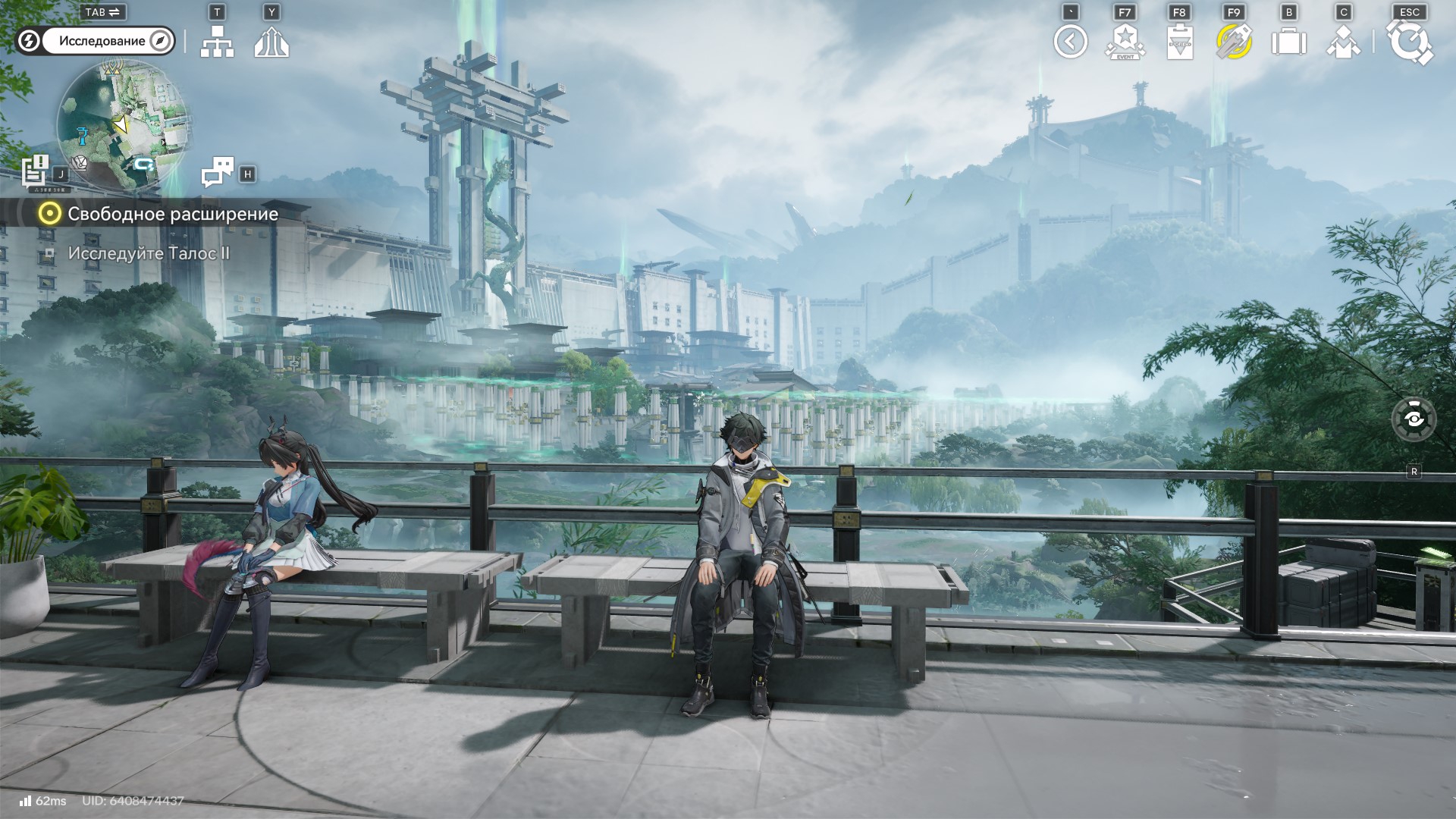Open the circular minimap
This screenshot has width=1456, height=819.
tap(123, 125)
